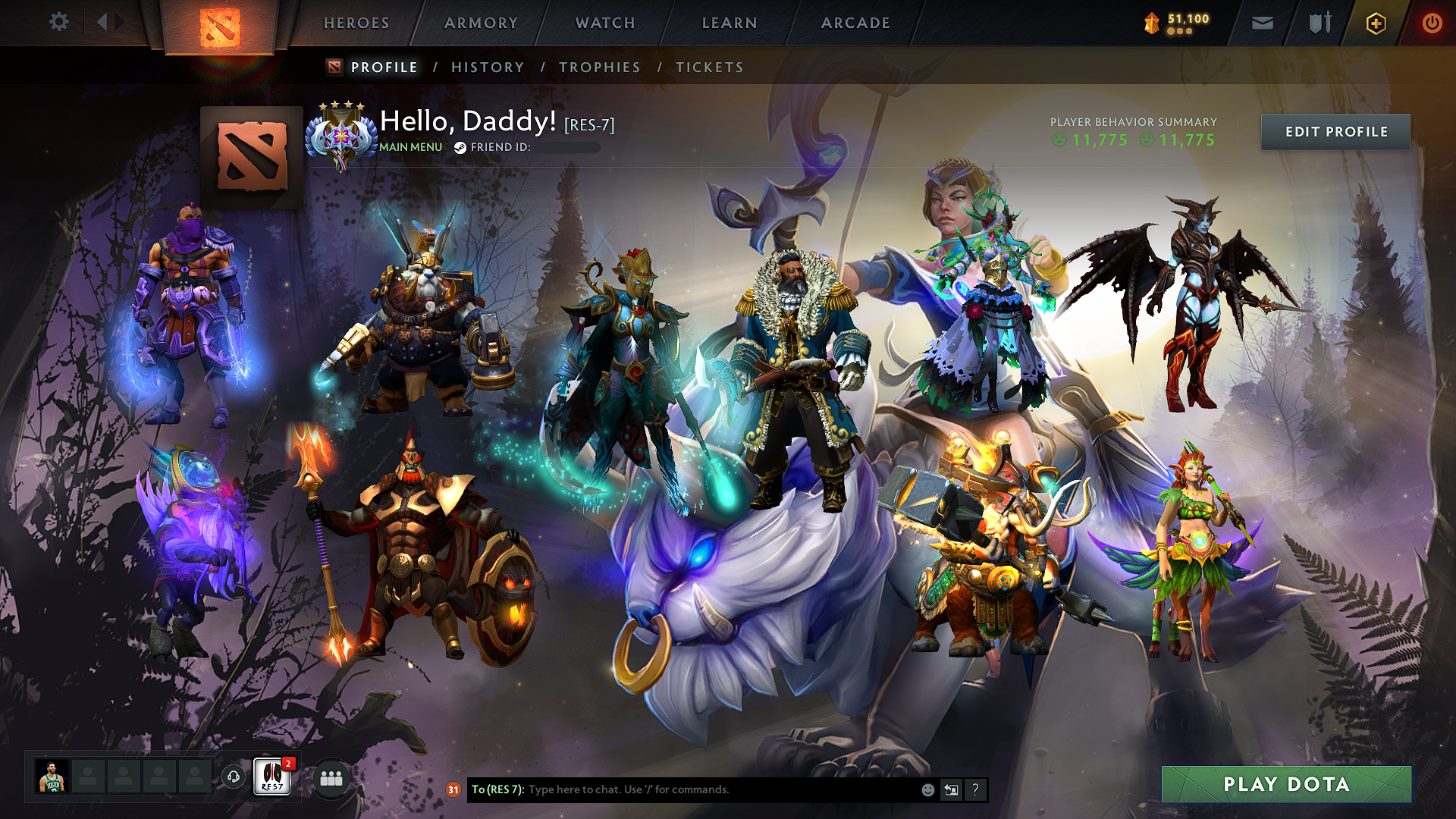Click the Jayson Tatum player avatar

(x=54, y=777)
